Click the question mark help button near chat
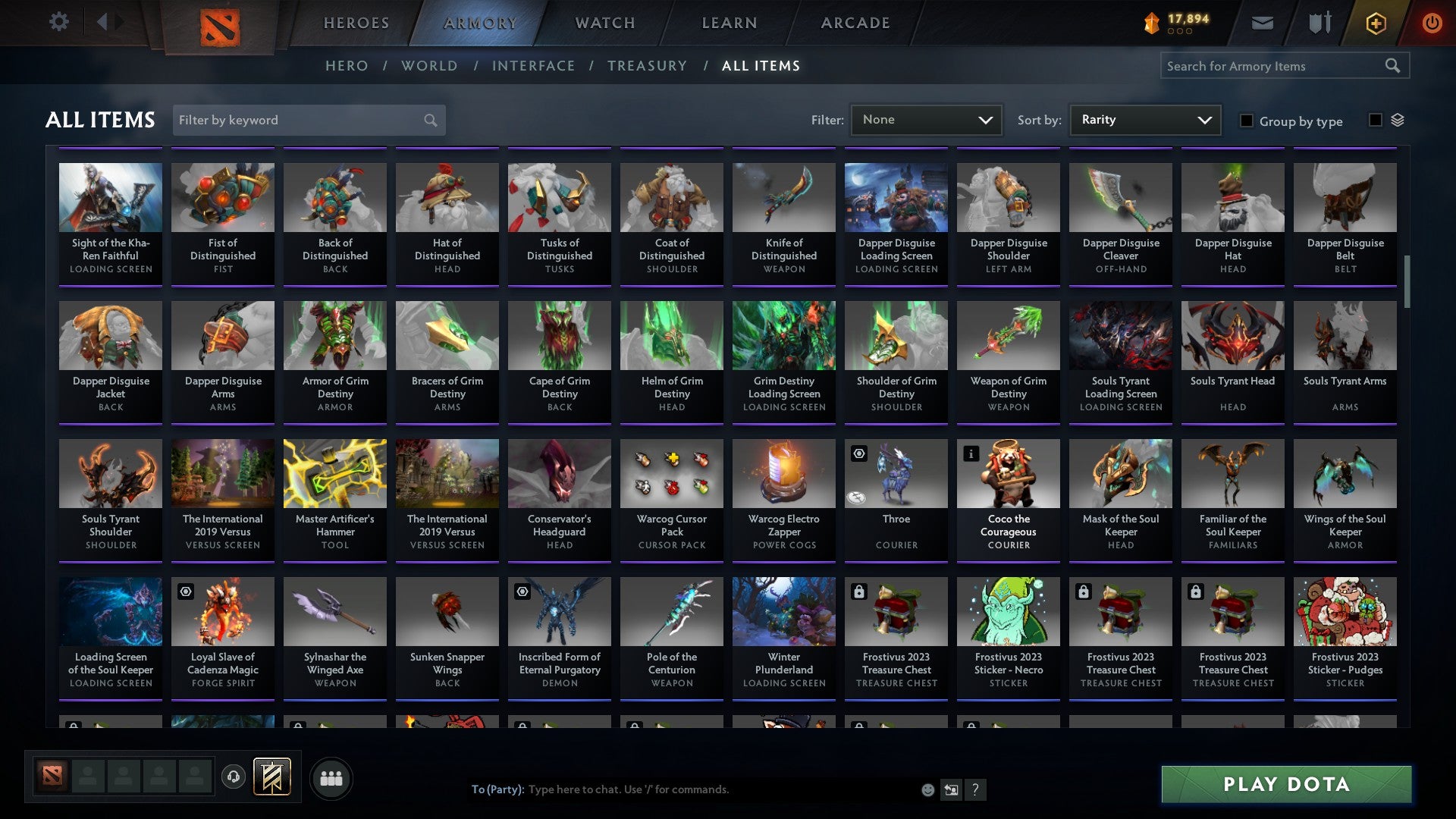Image resolution: width=1456 pixels, height=819 pixels. pyautogui.click(x=975, y=789)
